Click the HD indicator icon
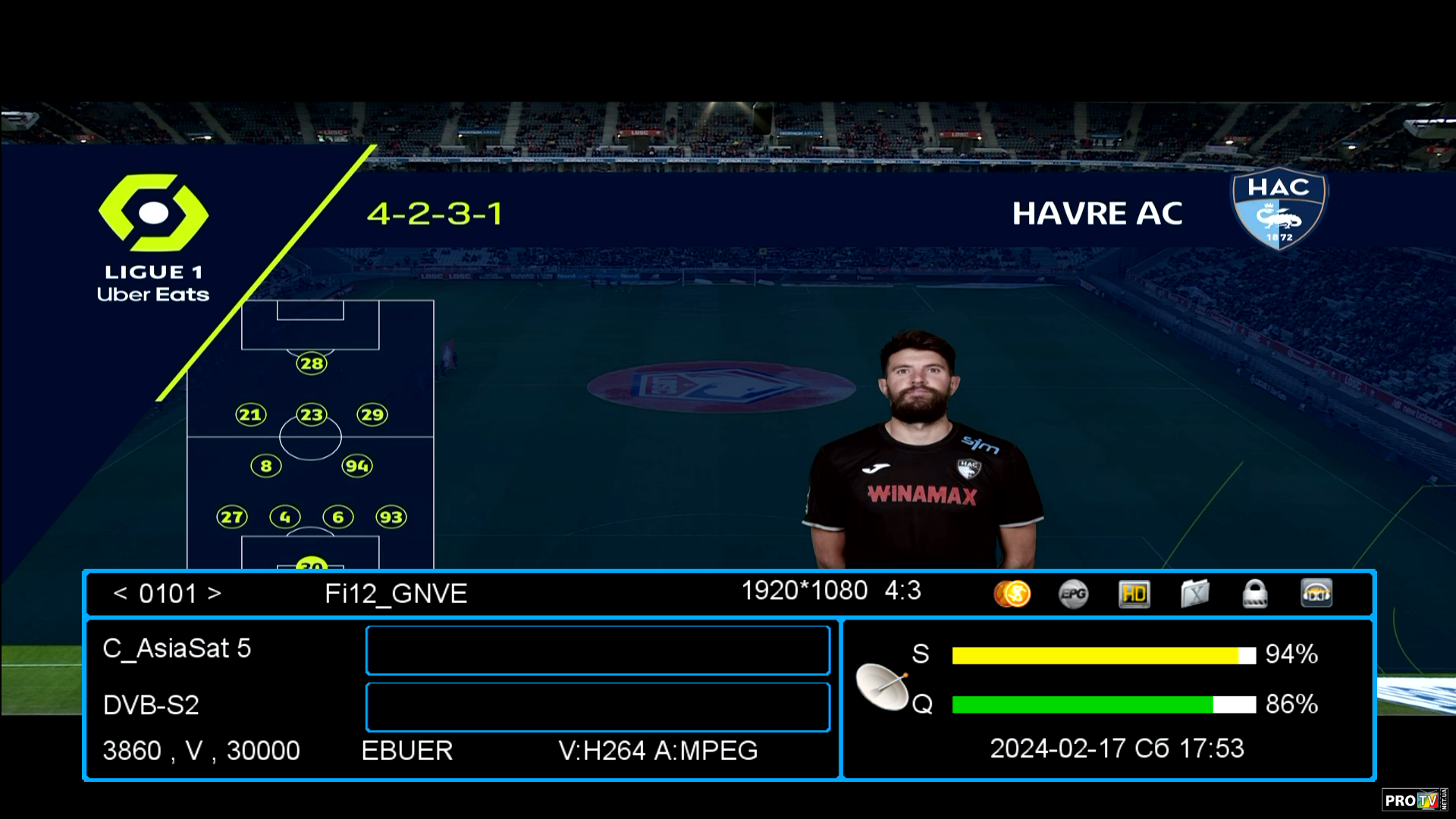The width and height of the screenshot is (1456, 819). coord(1134,594)
